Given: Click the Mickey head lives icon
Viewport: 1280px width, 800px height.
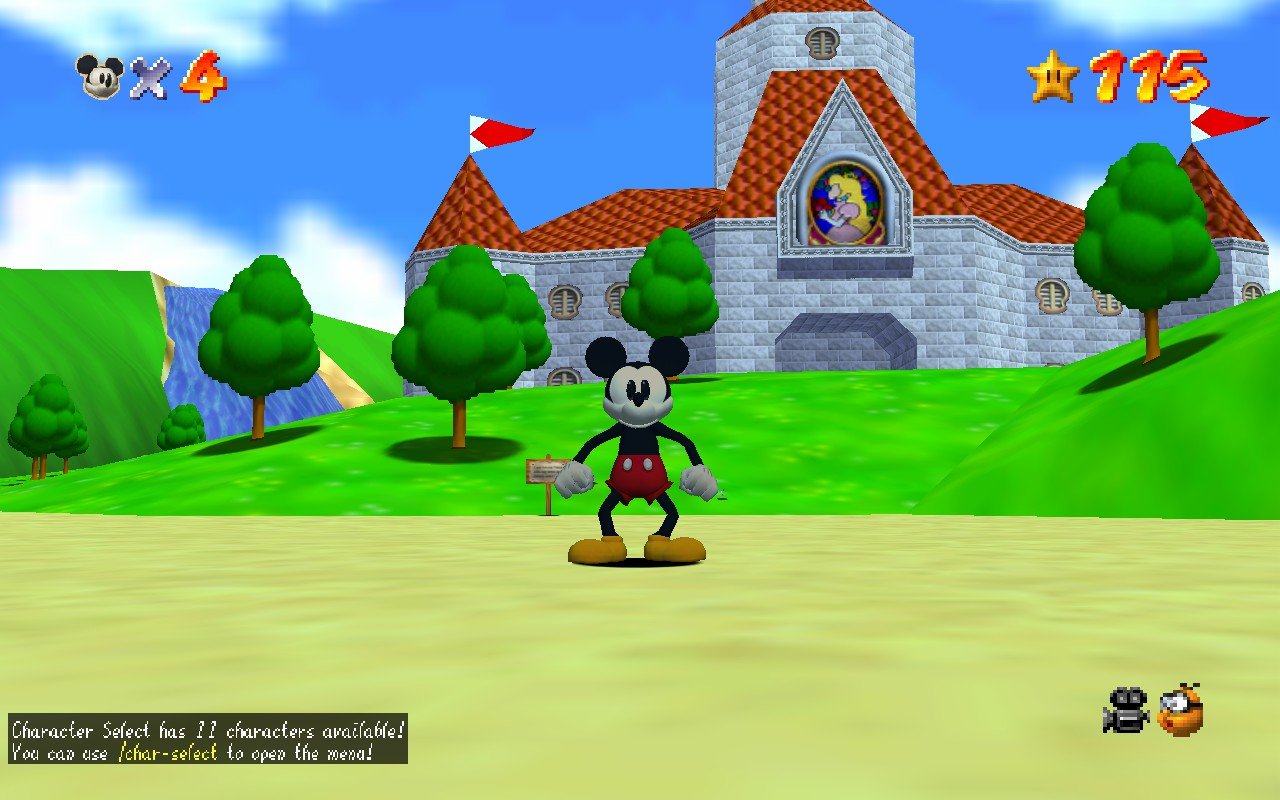Looking at the screenshot, I should coord(100,77).
